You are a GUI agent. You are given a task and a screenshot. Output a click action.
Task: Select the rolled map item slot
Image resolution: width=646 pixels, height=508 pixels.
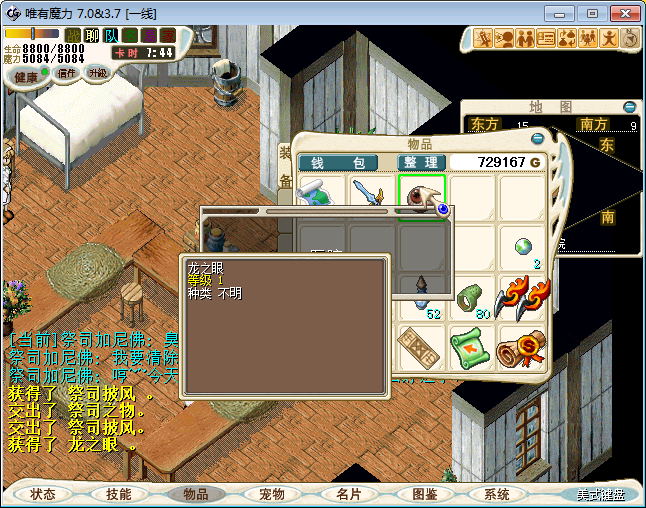322,196
